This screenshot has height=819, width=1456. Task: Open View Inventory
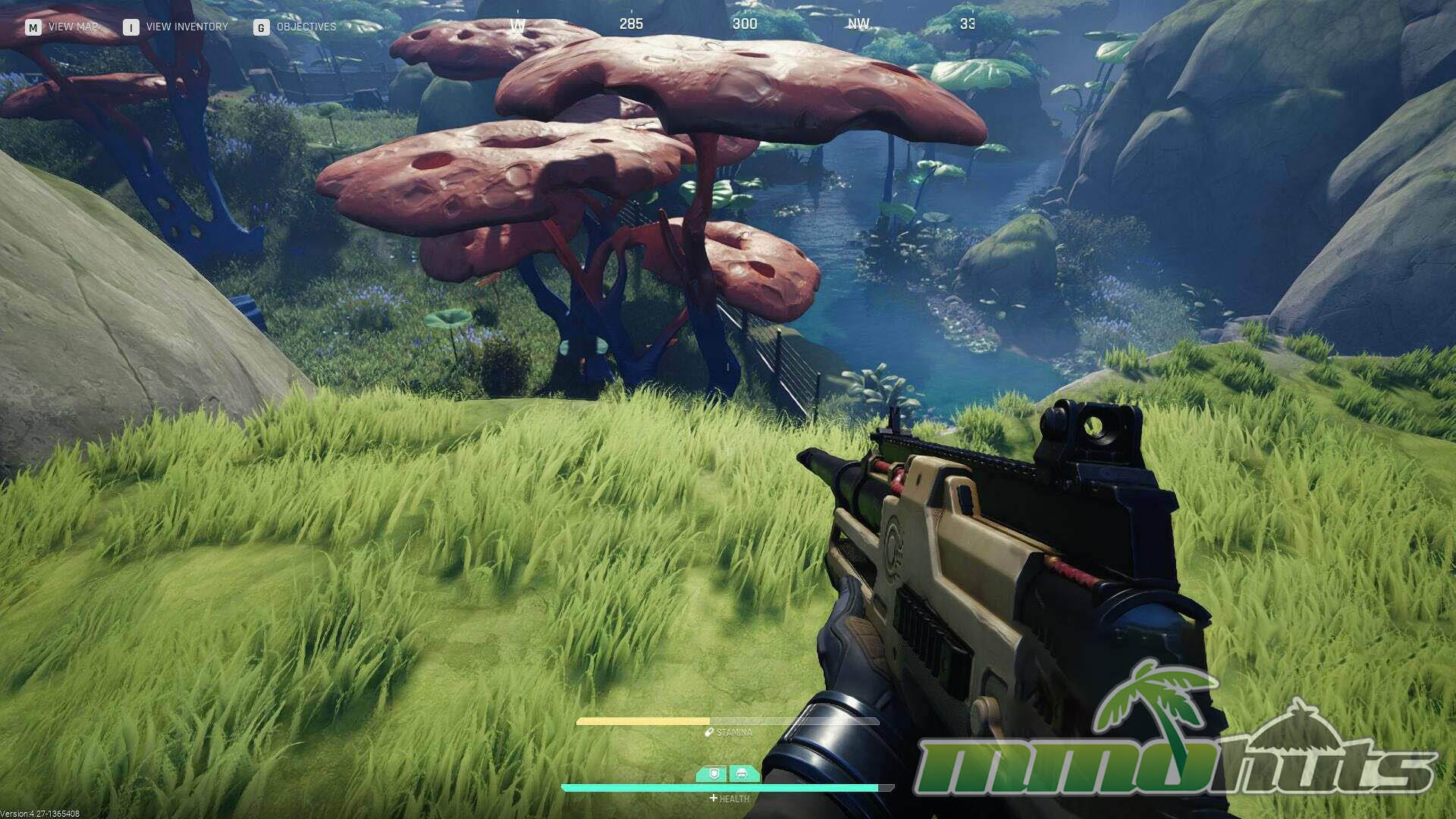(x=176, y=27)
